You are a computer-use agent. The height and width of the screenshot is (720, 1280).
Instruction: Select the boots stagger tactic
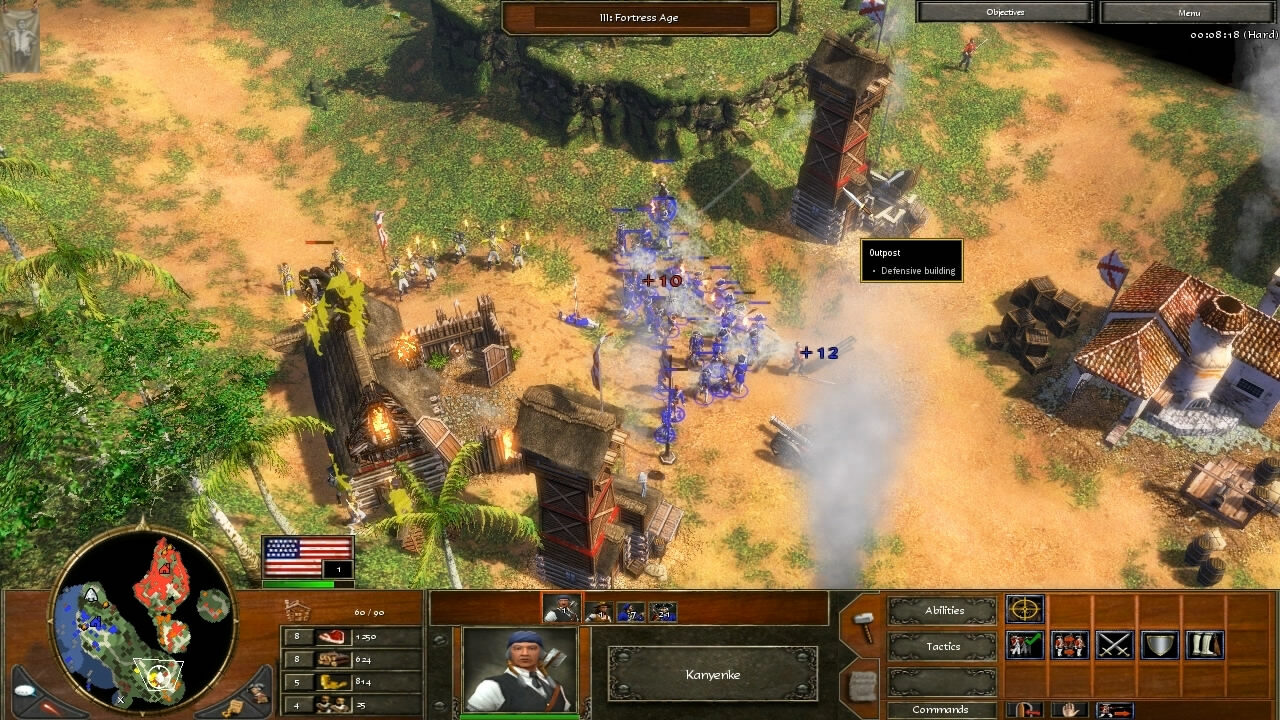1205,643
